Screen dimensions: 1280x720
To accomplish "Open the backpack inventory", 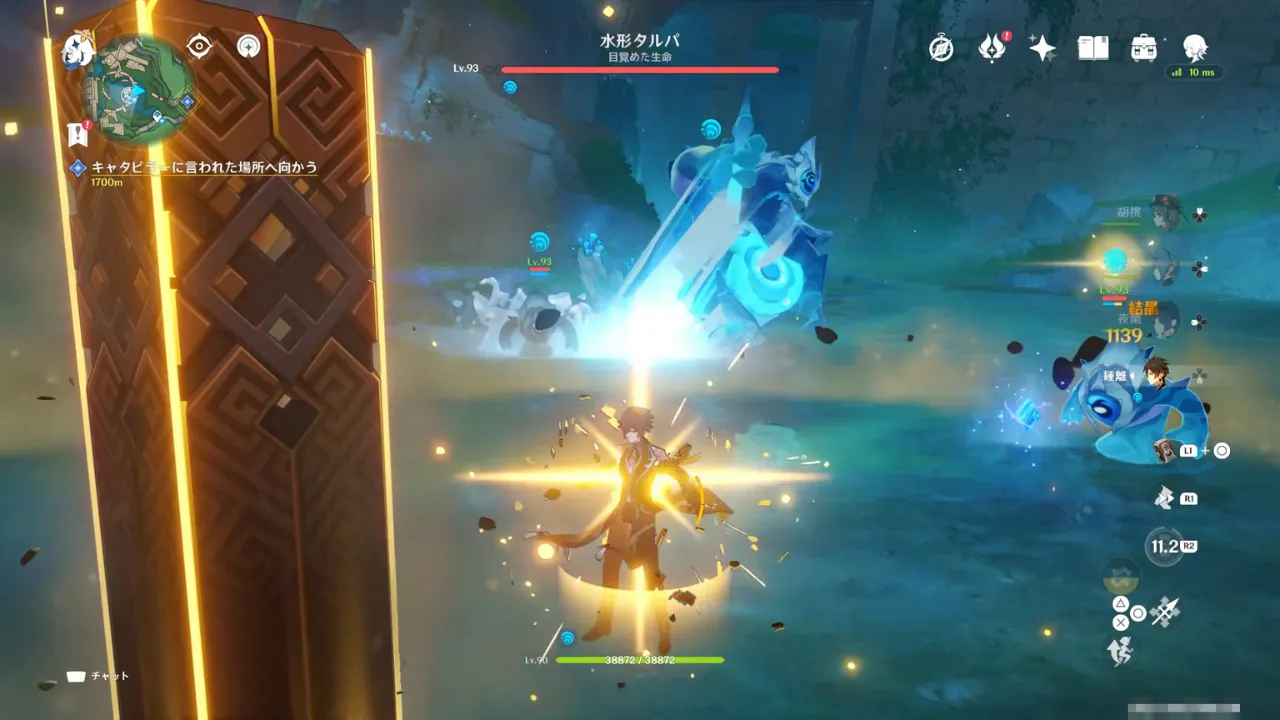I will [1144, 48].
